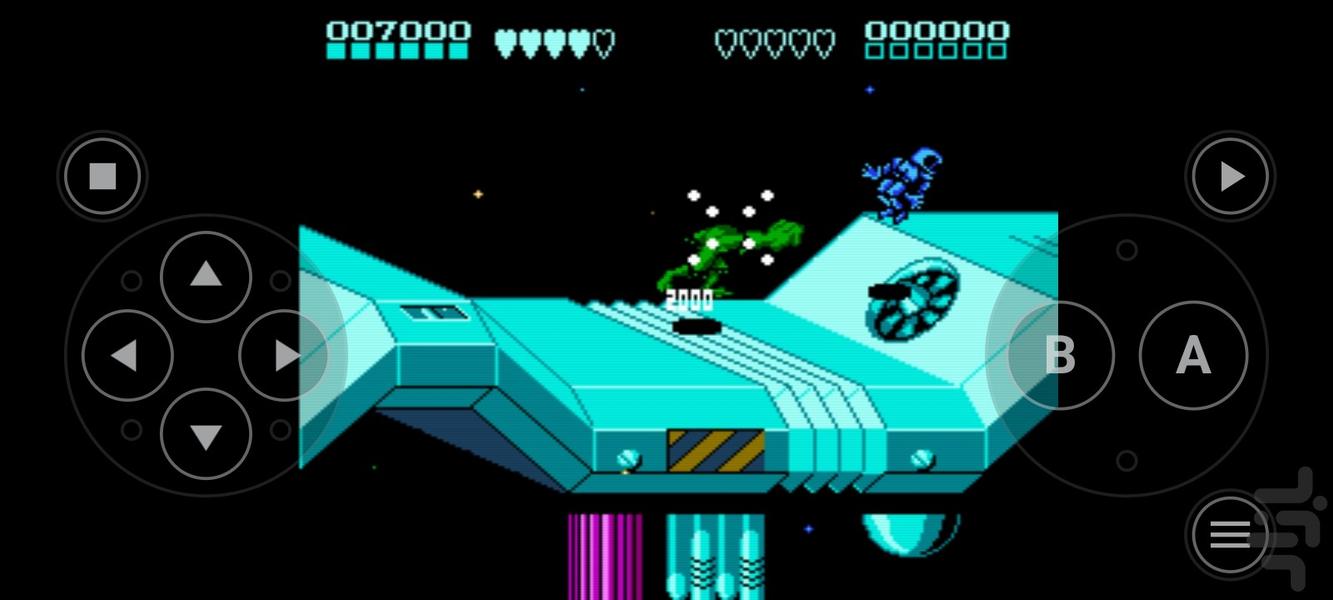1333x600 pixels.
Task: Tap the D-pad right arrow
Action: pyautogui.click(x=284, y=355)
